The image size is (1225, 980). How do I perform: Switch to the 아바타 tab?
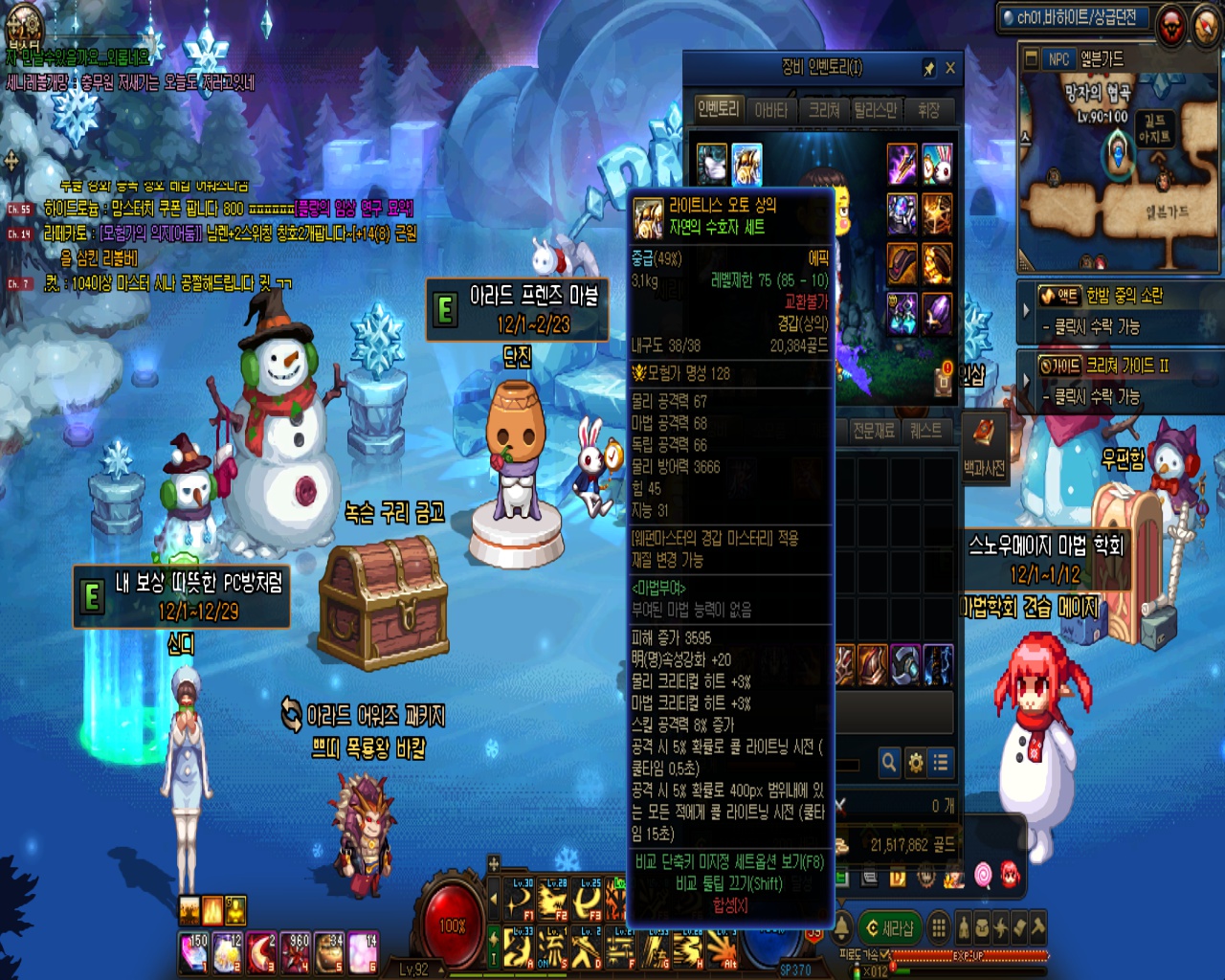pyautogui.click(x=771, y=110)
